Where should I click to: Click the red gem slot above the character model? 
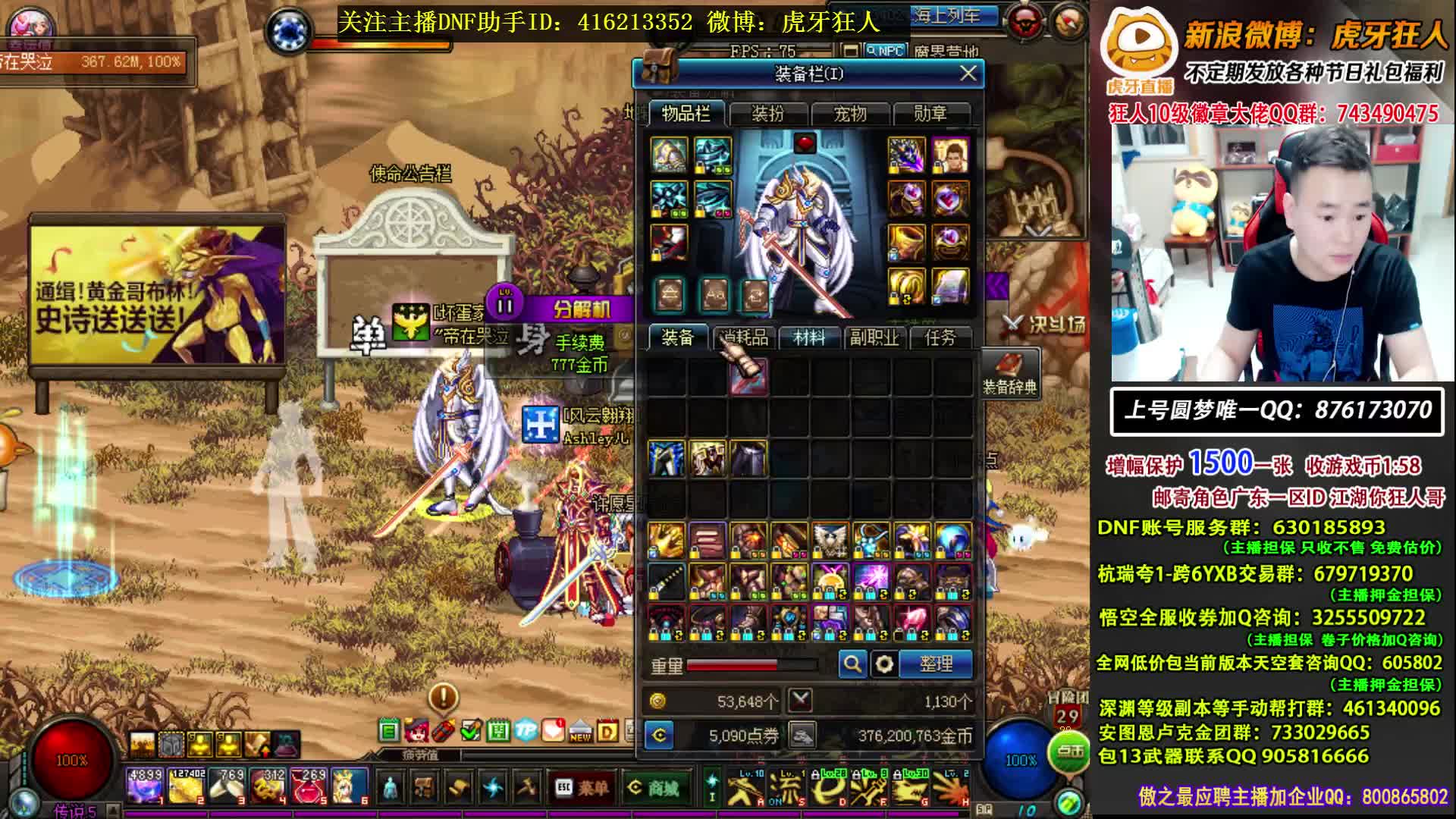805,143
